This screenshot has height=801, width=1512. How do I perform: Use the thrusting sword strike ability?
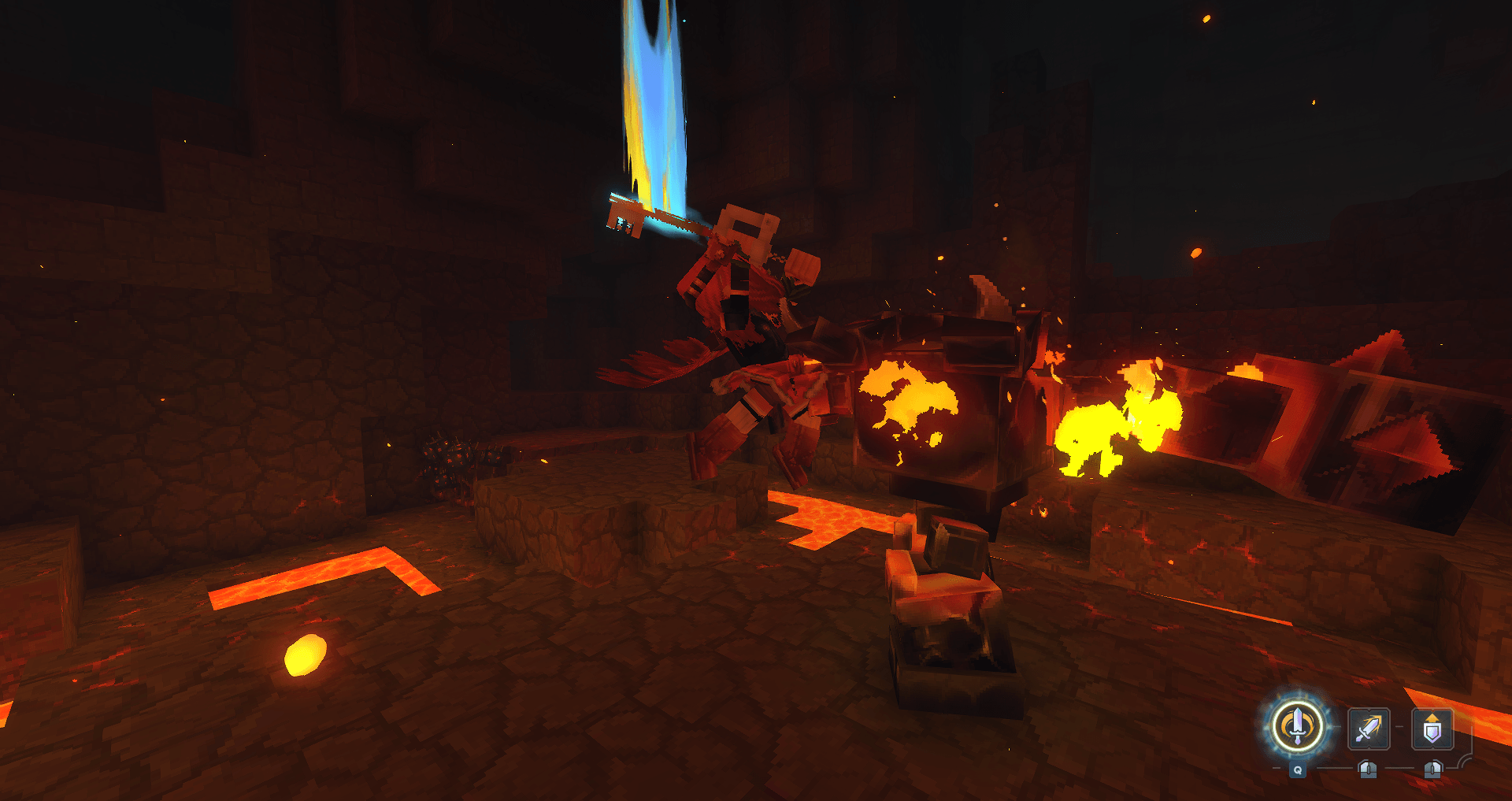[1369, 729]
